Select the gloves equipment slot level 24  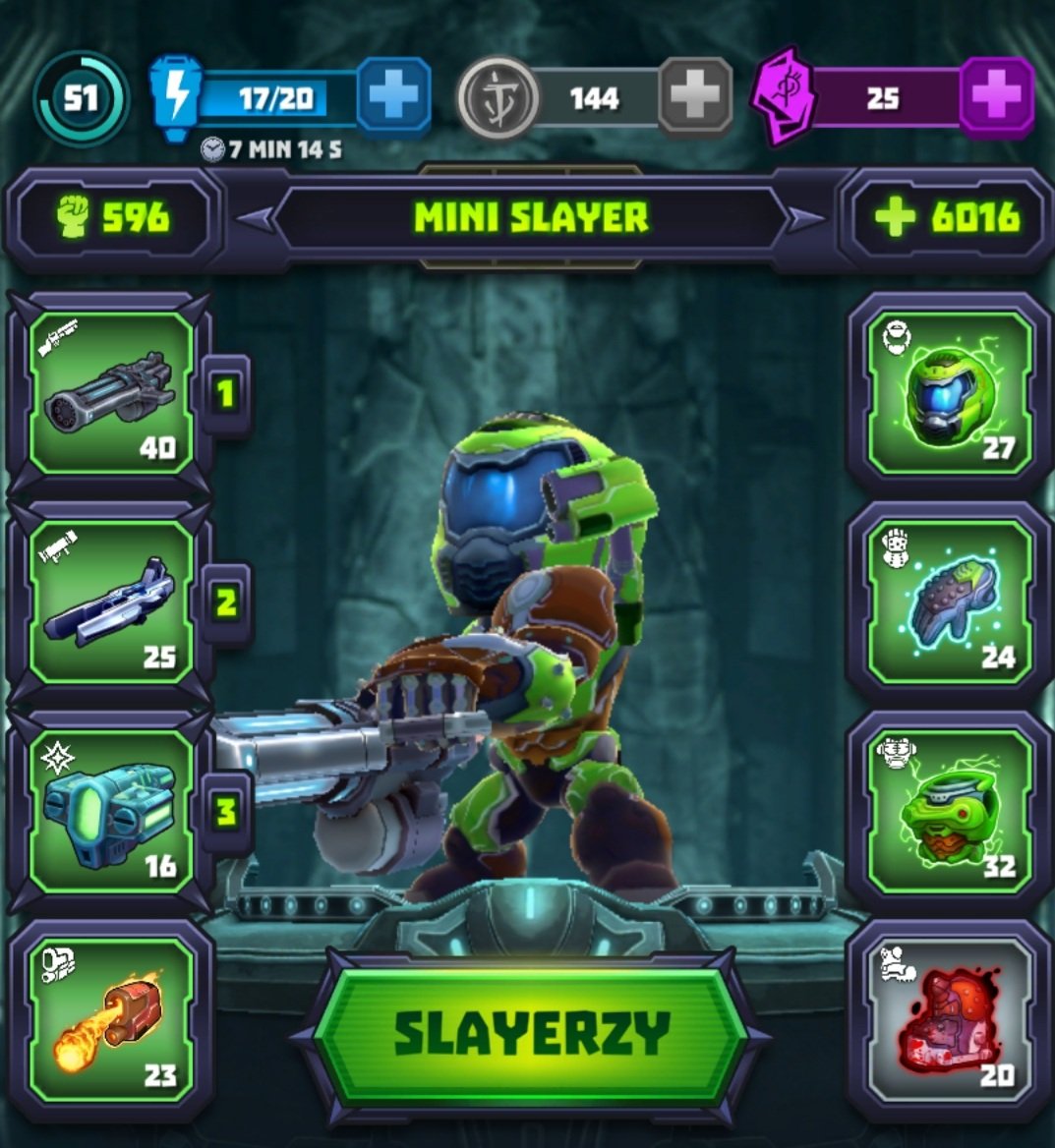point(950,603)
